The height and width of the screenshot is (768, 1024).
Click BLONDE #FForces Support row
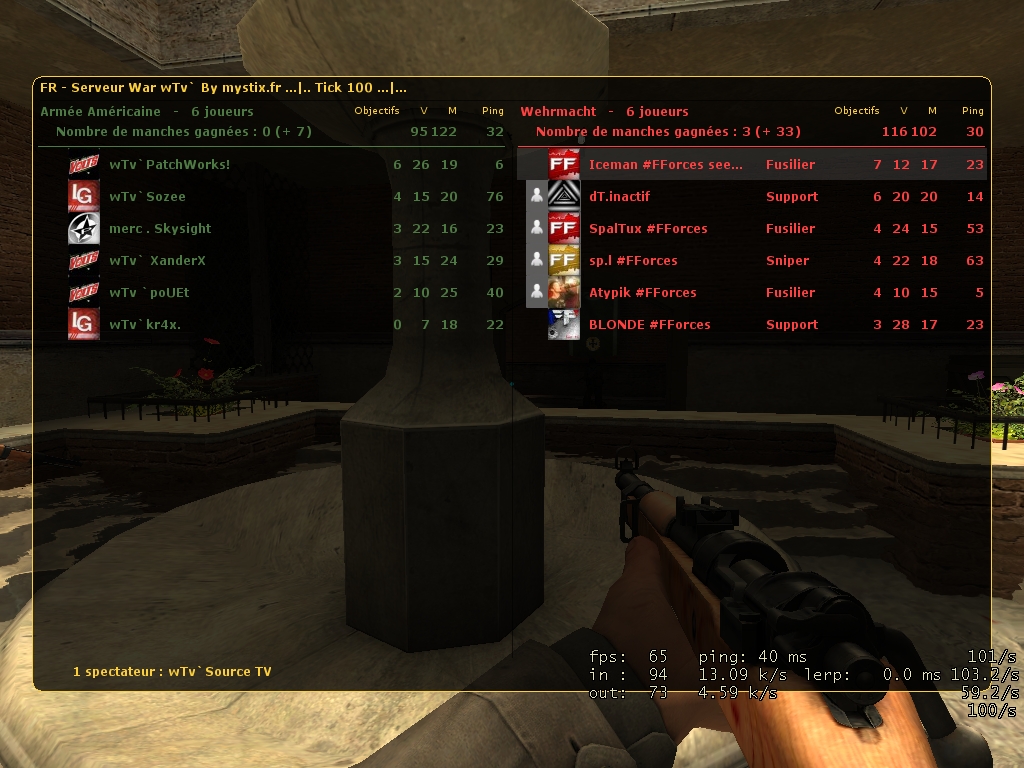pyautogui.click(x=649, y=325)
